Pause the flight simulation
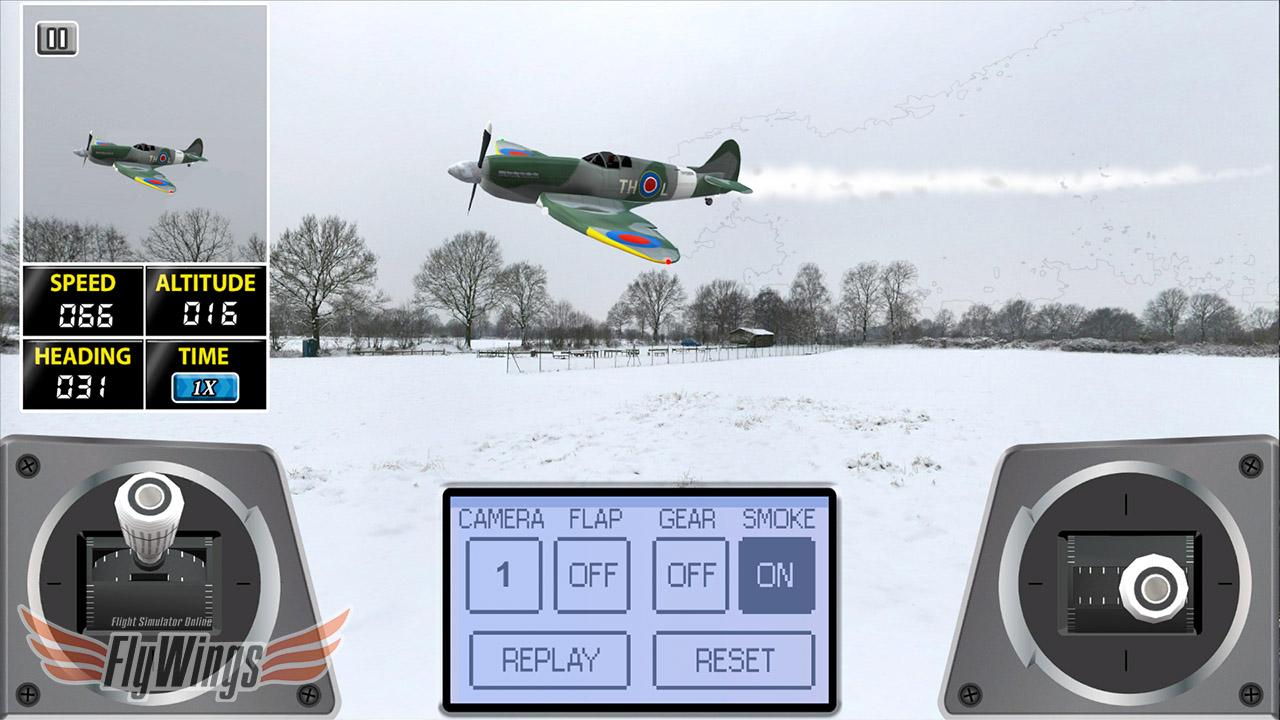 [x=56, y=38]
